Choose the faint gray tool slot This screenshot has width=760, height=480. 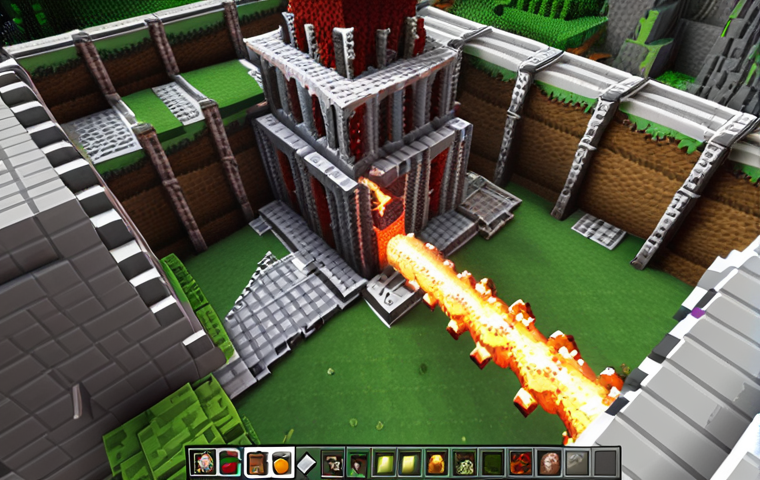tap(575, 463)
